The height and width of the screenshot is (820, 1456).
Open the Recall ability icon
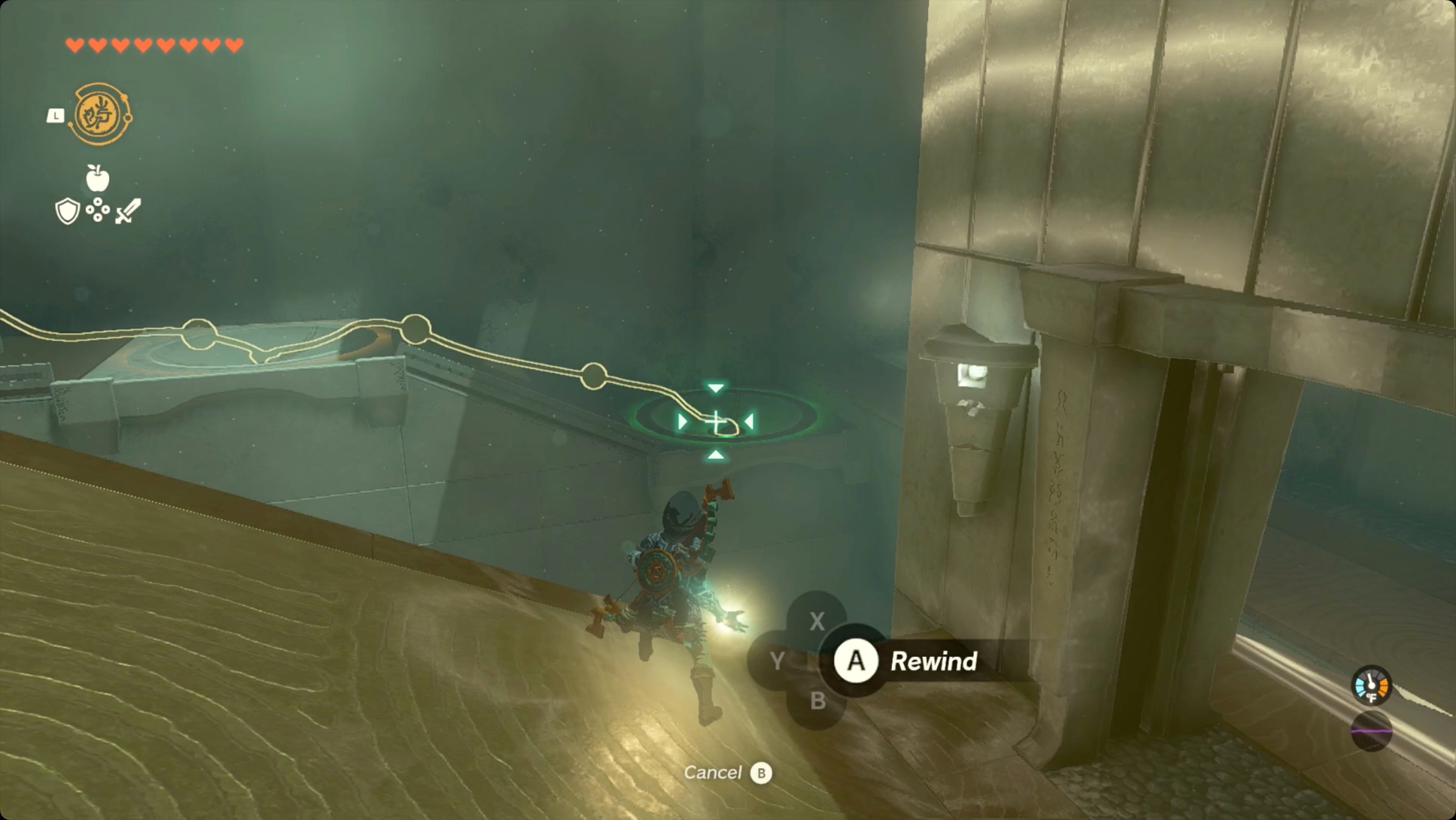pos(100,114)
